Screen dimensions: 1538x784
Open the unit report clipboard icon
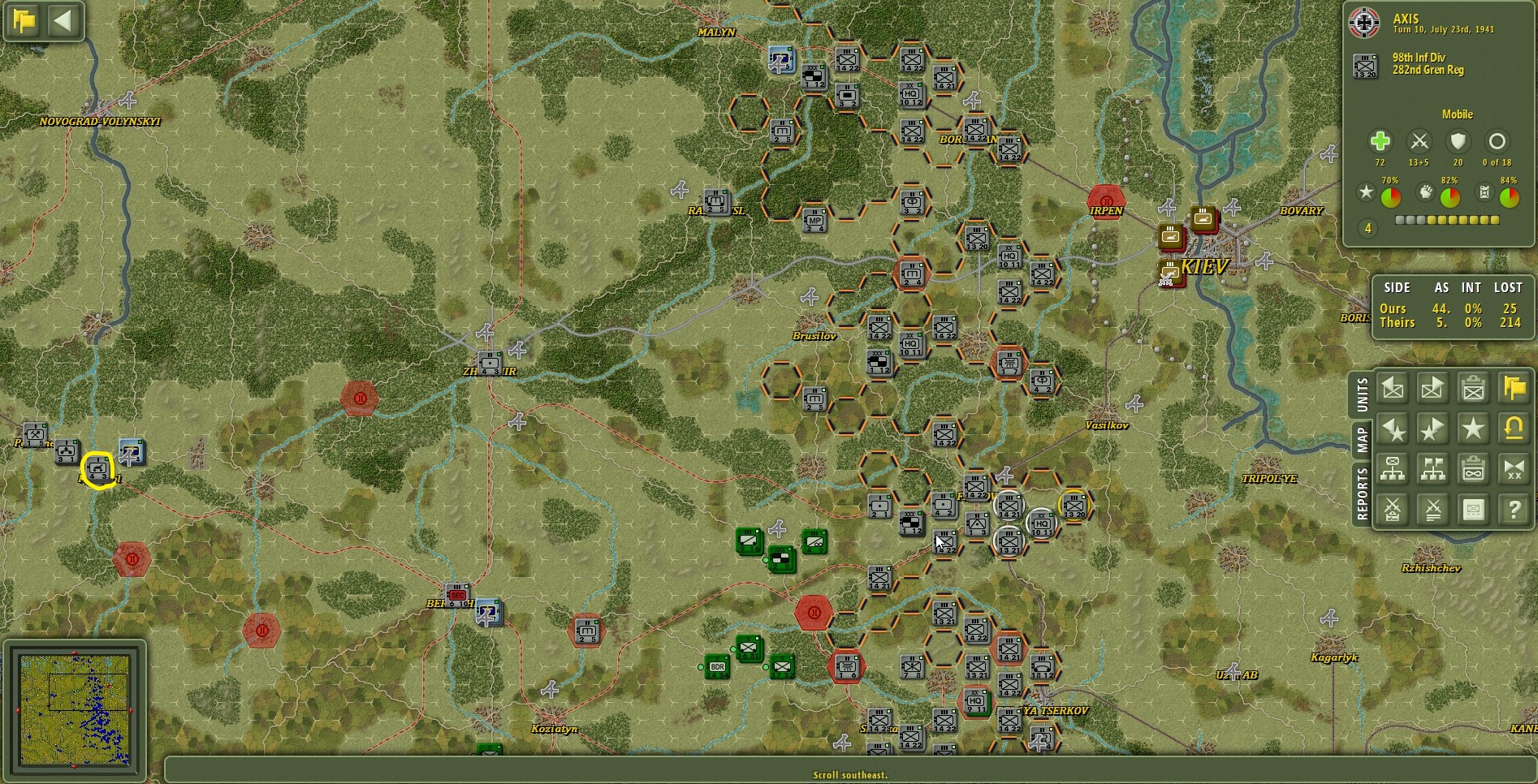[x=1473, y=389]
